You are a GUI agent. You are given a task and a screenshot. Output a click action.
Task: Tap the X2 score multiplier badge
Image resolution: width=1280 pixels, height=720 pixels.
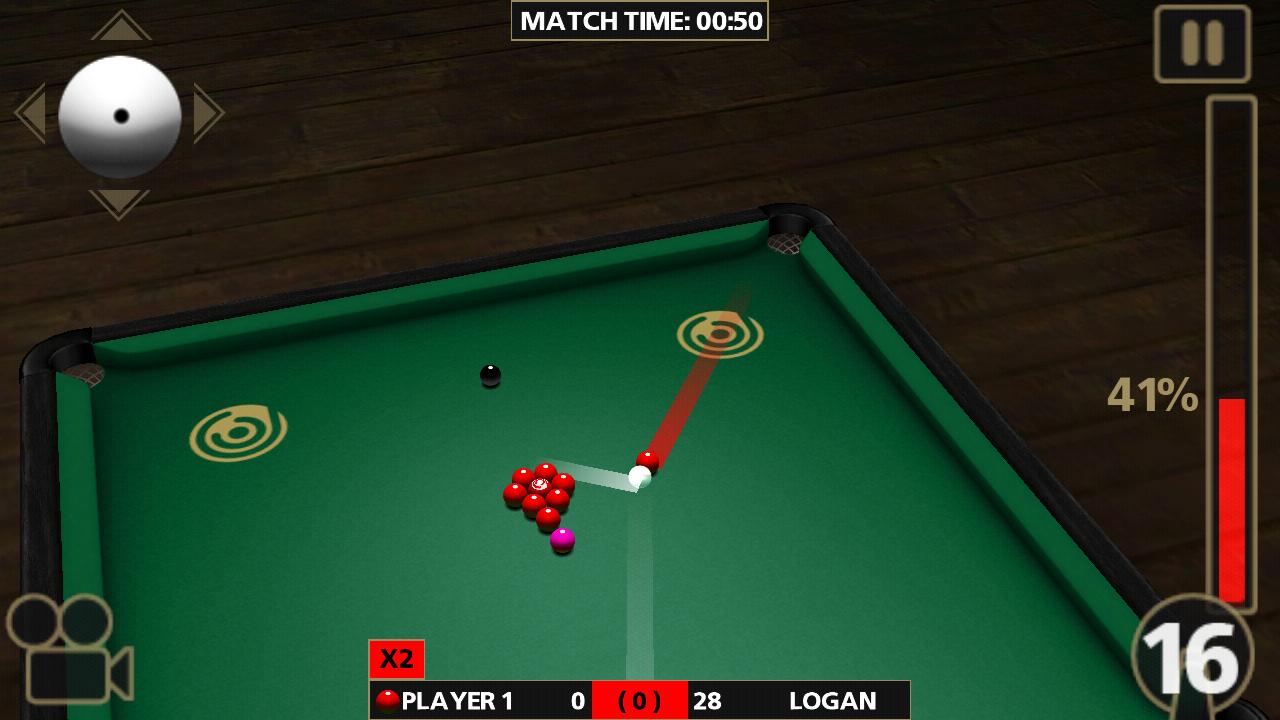397,657
